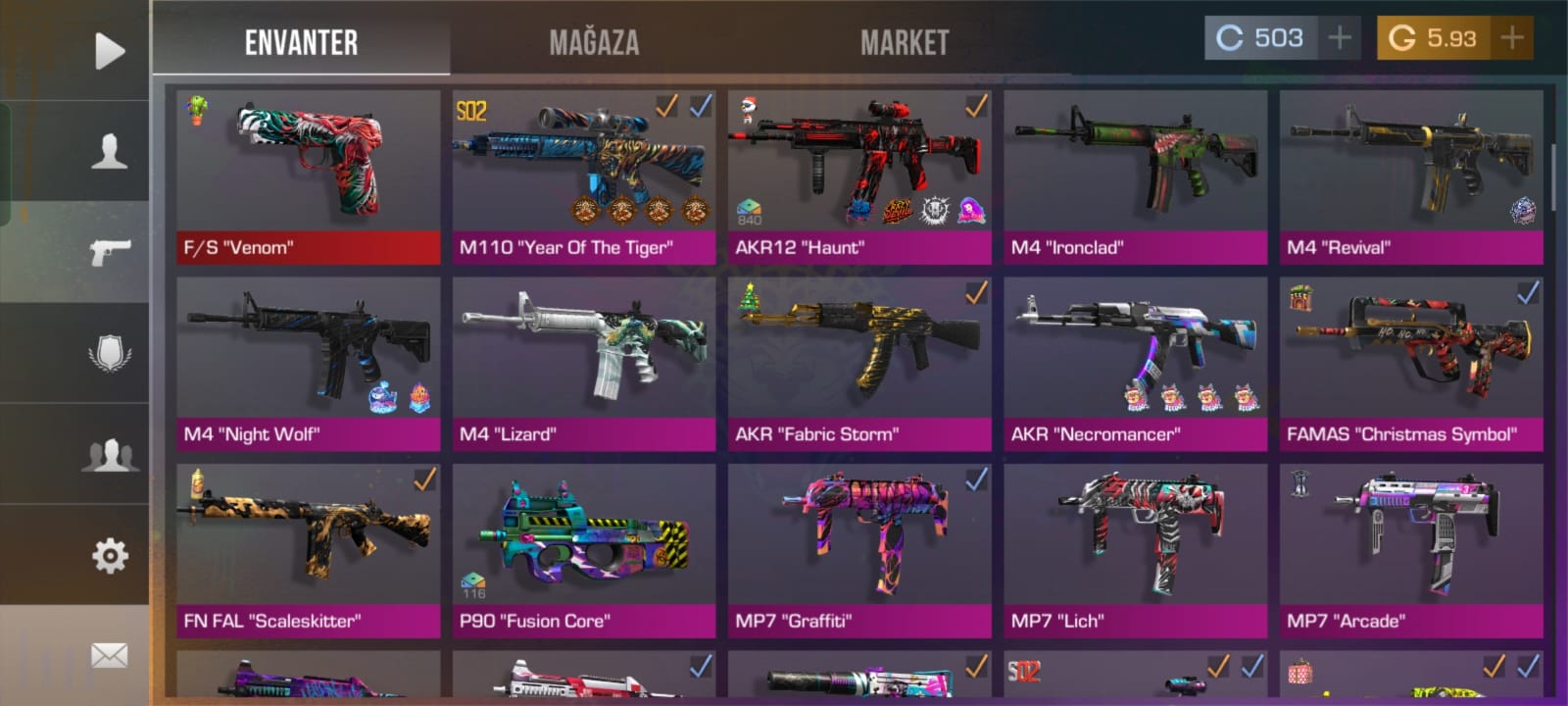Tap the play arrow in sidebar
Screen dimensions: 1568x706
coord(109,51)
